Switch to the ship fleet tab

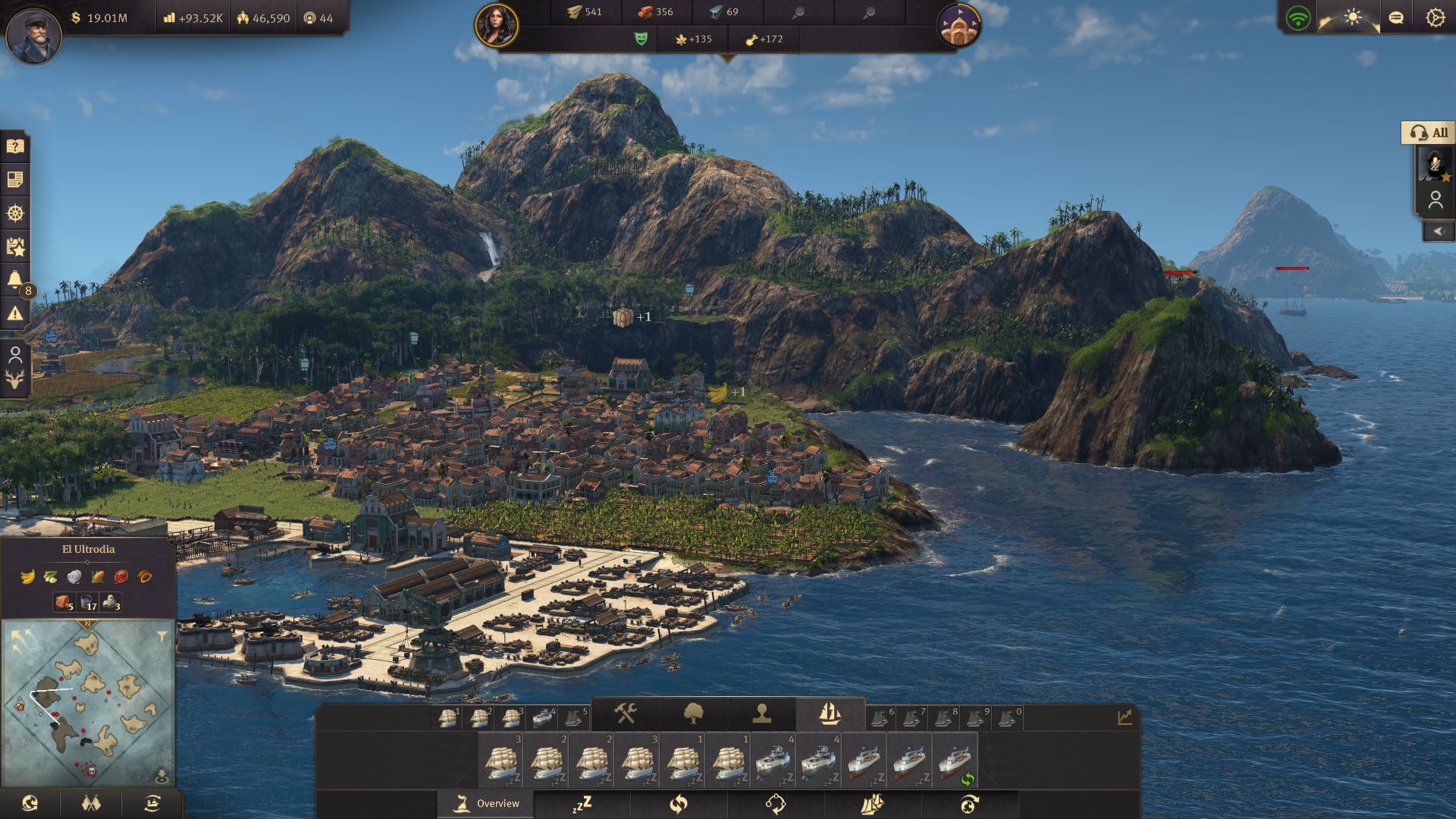pyautogui.click(x=831, y=714)
